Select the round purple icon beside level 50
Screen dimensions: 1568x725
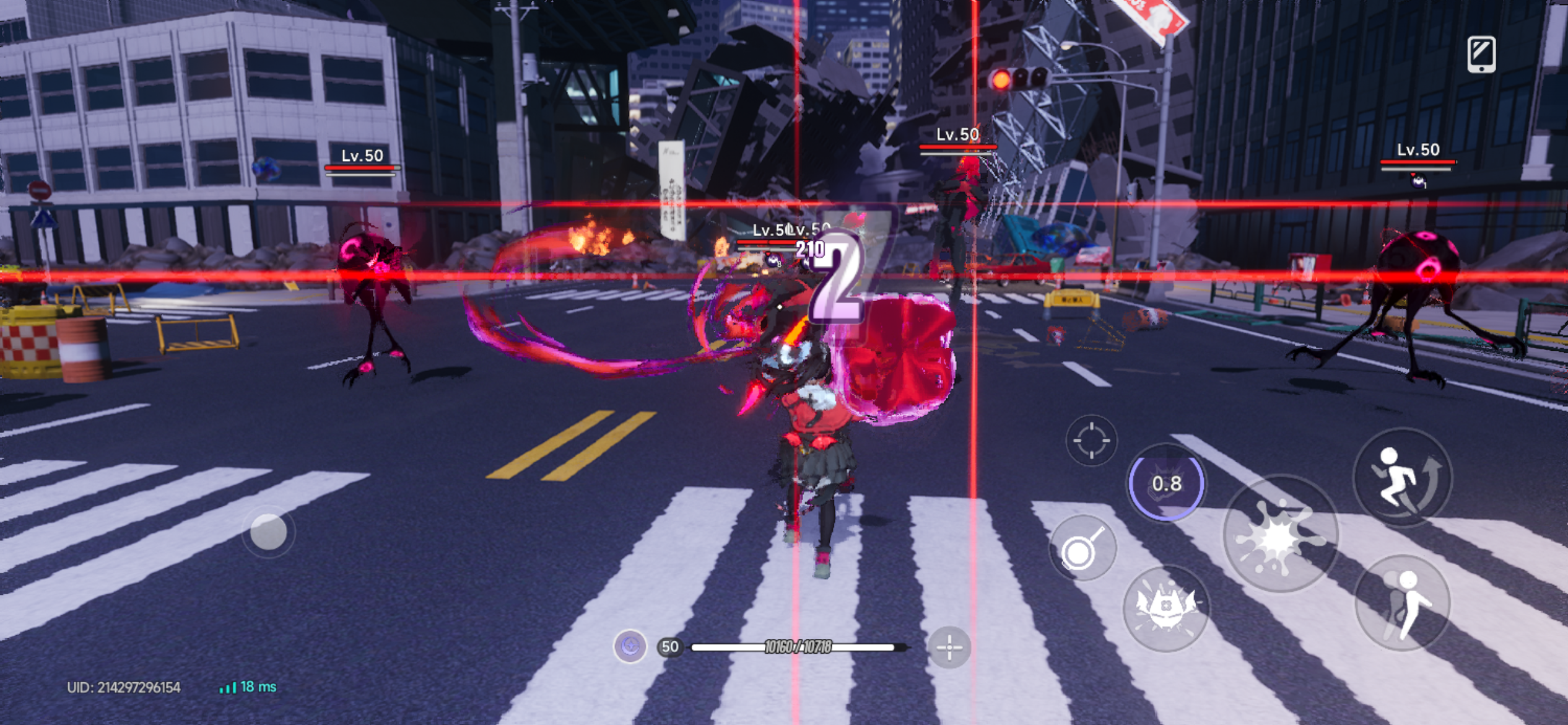click(630, 647)
